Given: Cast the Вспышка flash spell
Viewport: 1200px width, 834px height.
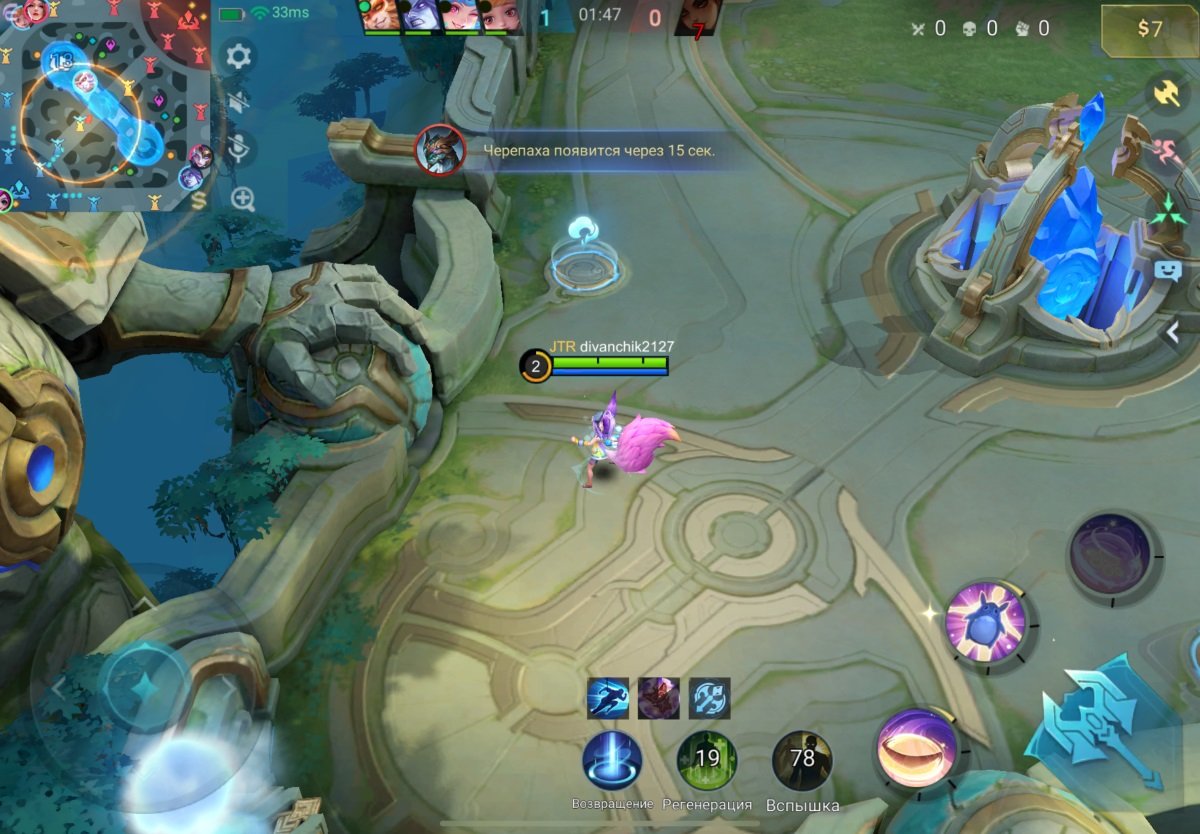Looking at the screenshot, I should coord(802,761).
